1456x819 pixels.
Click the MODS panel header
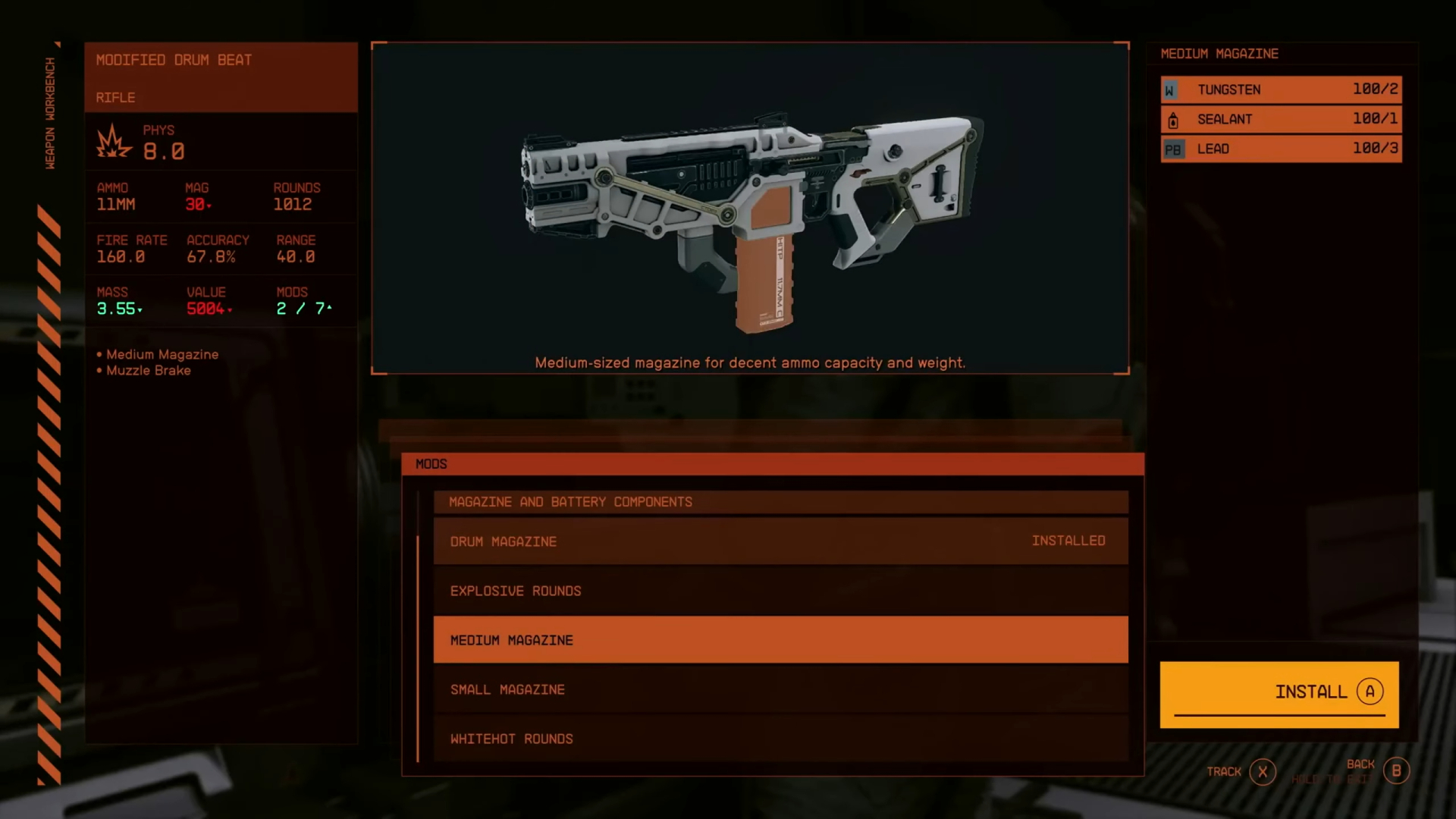click(x=431, y=463)
